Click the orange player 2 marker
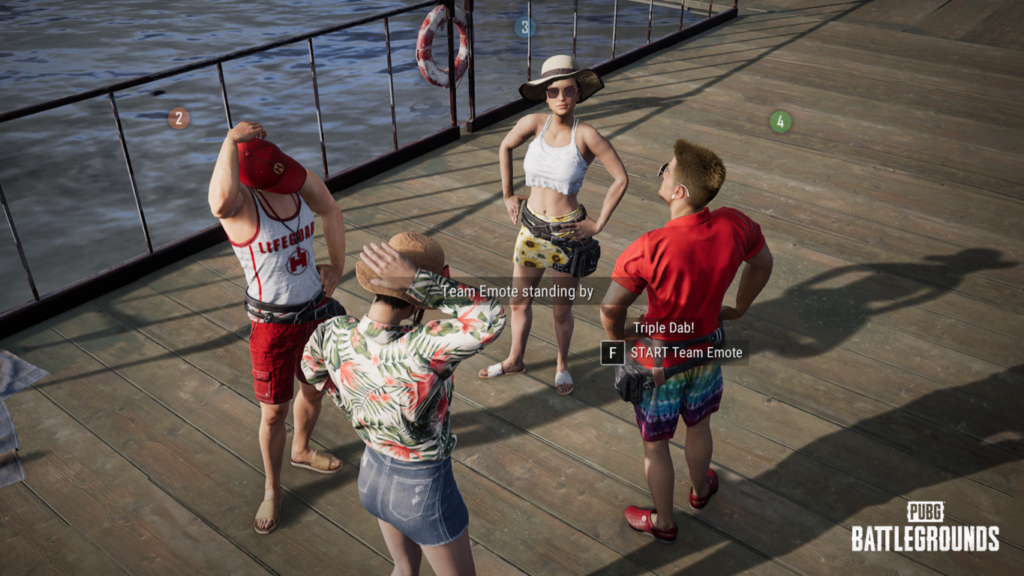1024x576 pixels. coord(179,118)
